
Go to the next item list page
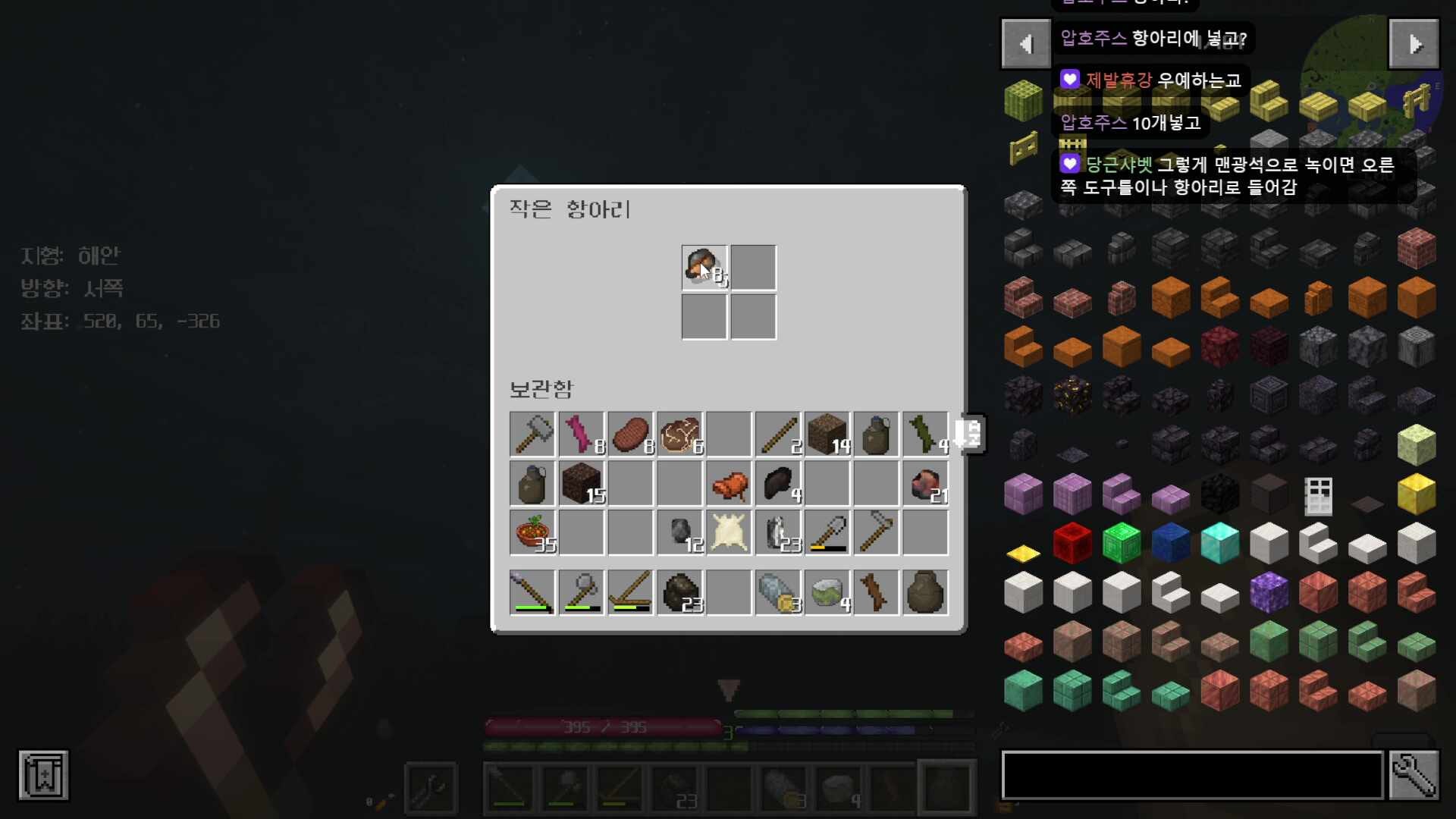tap(1414, 44)
